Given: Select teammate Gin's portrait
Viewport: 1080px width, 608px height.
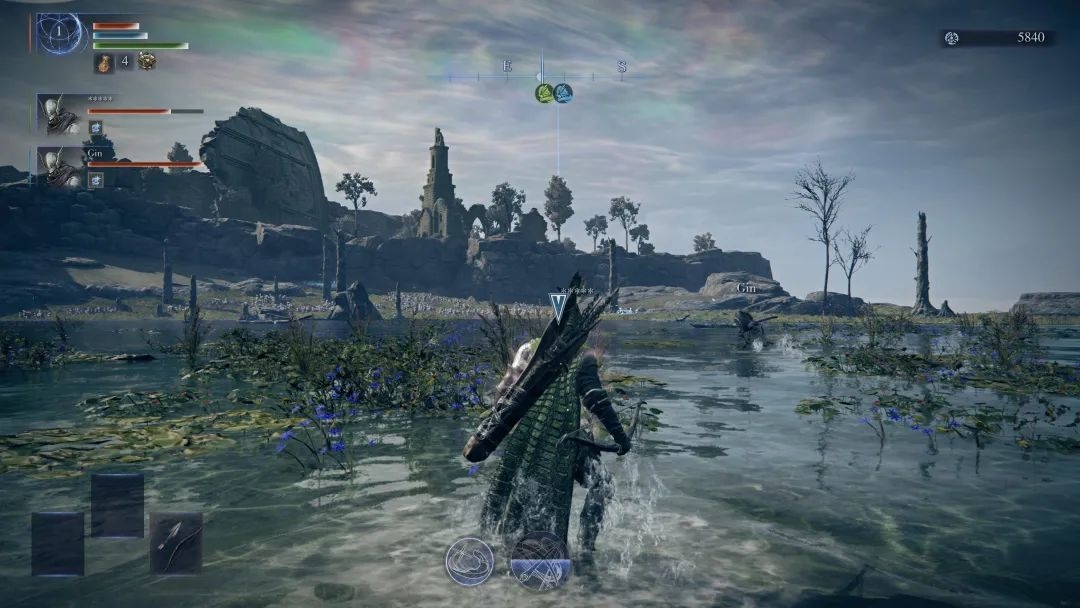Looking at the screenshot, I should click(x=62, y=167).
